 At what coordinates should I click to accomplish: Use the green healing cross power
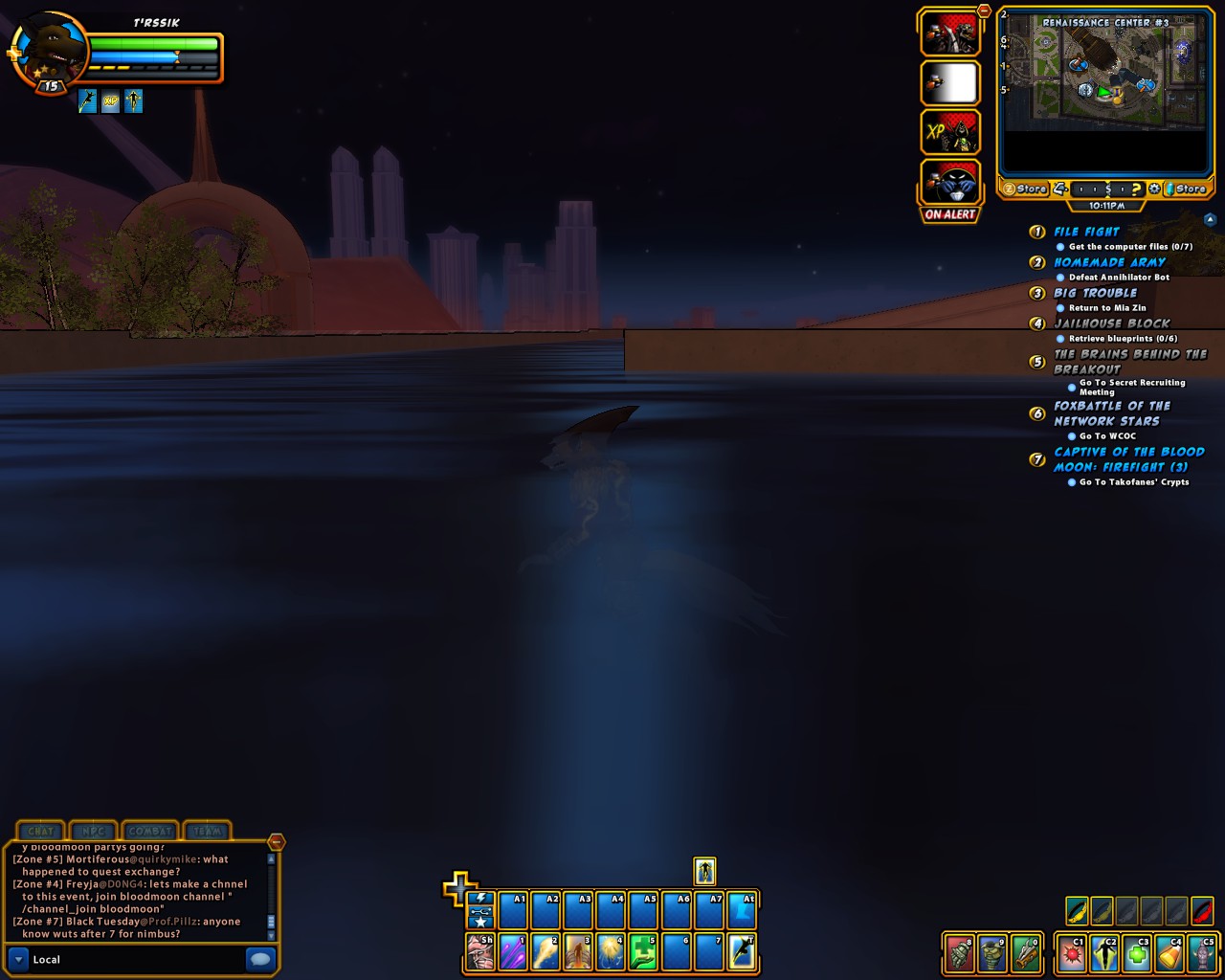coord(643,952)
